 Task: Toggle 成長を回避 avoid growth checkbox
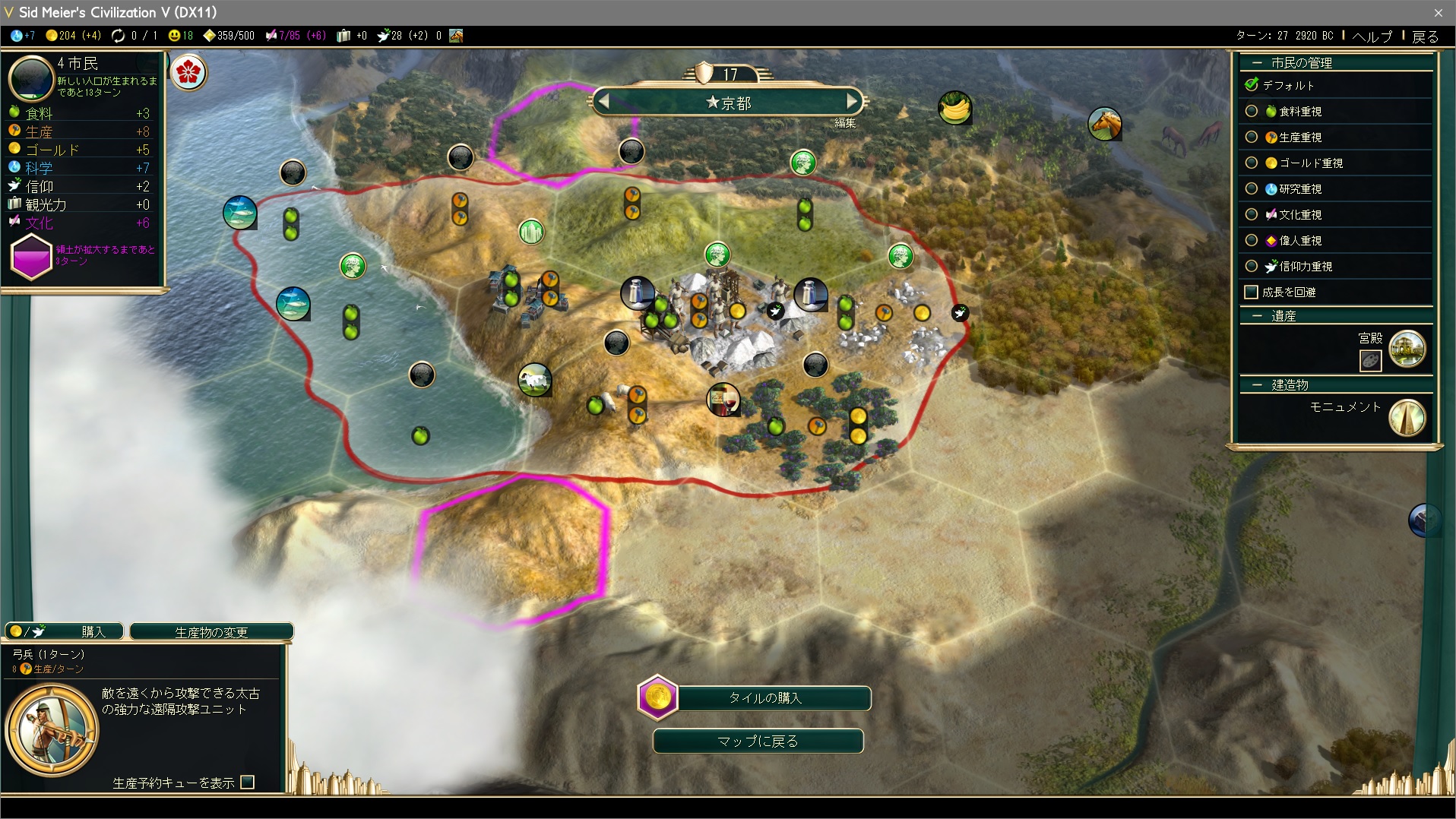click(1251, 292)
